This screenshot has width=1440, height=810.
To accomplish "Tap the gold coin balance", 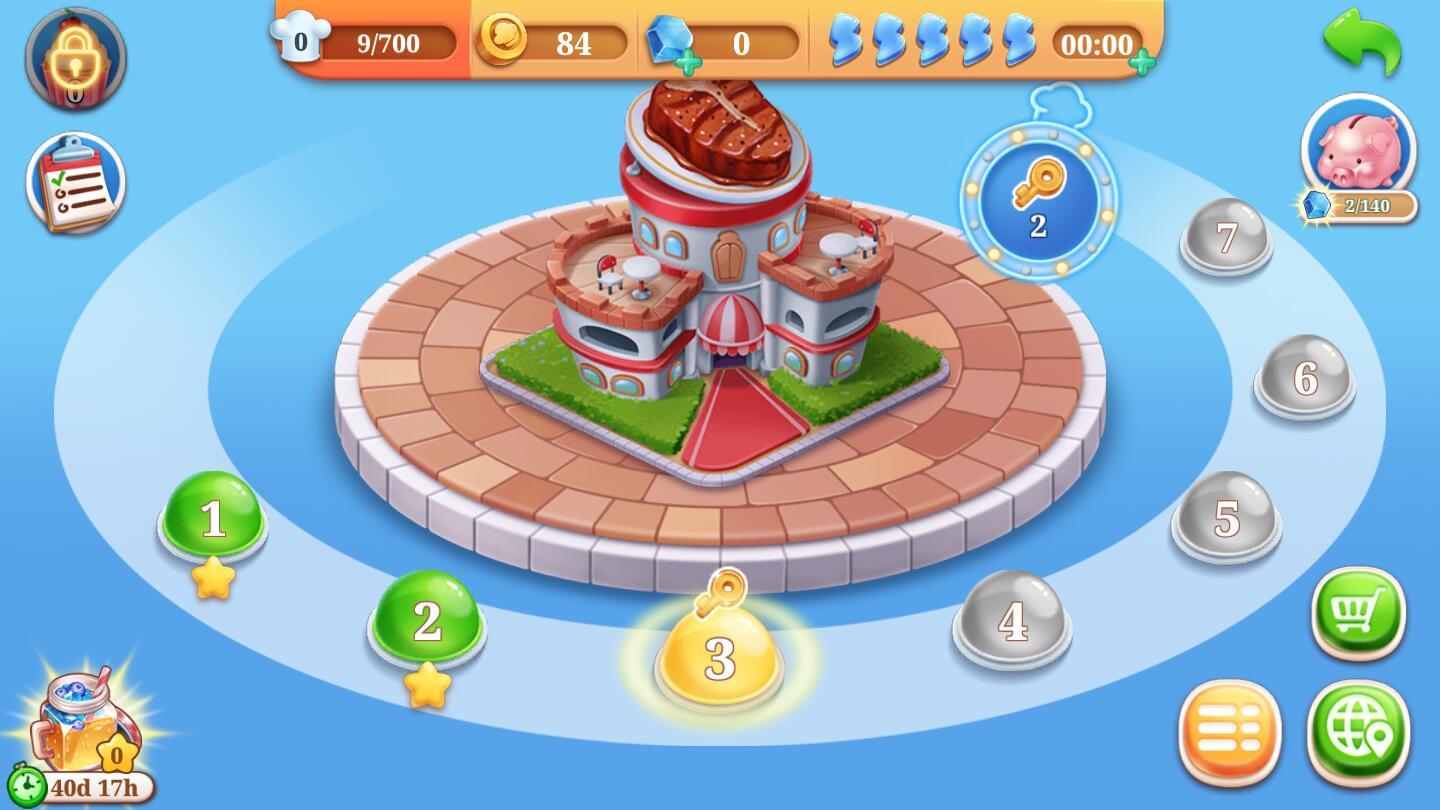I will (x=552, y=43).
